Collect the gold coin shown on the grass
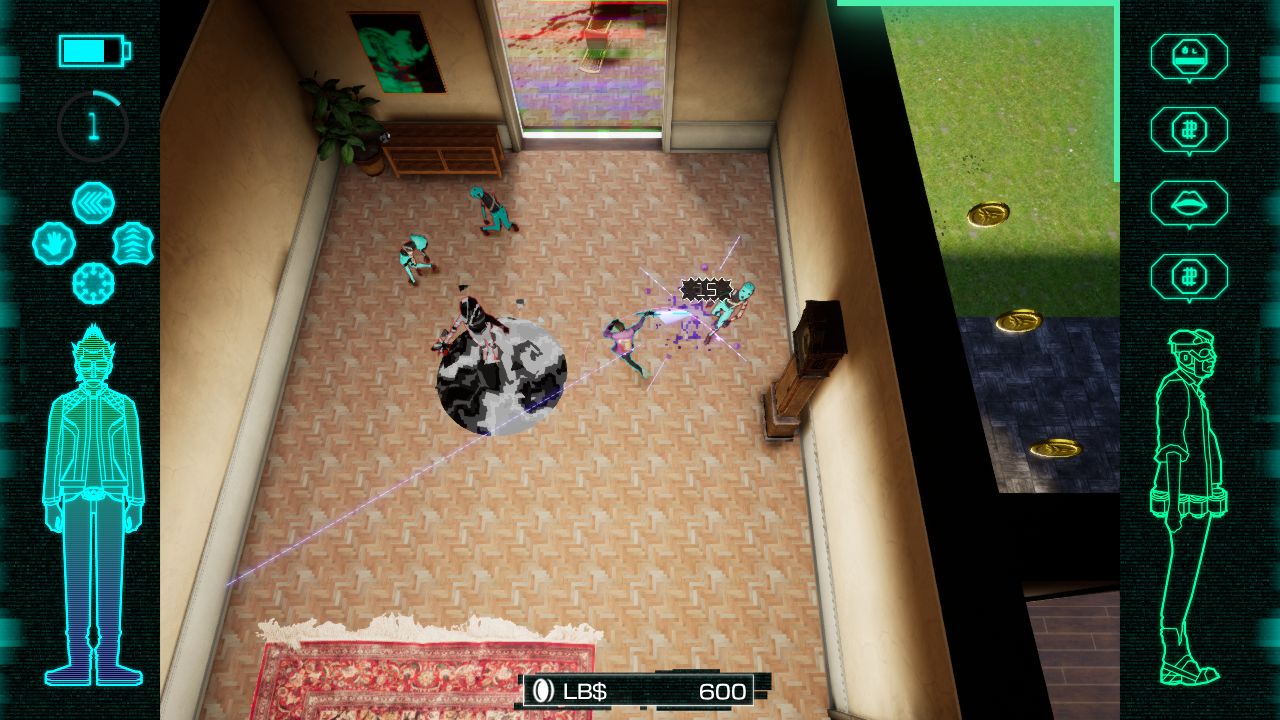 pyautogui.click(x=987, y=212)
